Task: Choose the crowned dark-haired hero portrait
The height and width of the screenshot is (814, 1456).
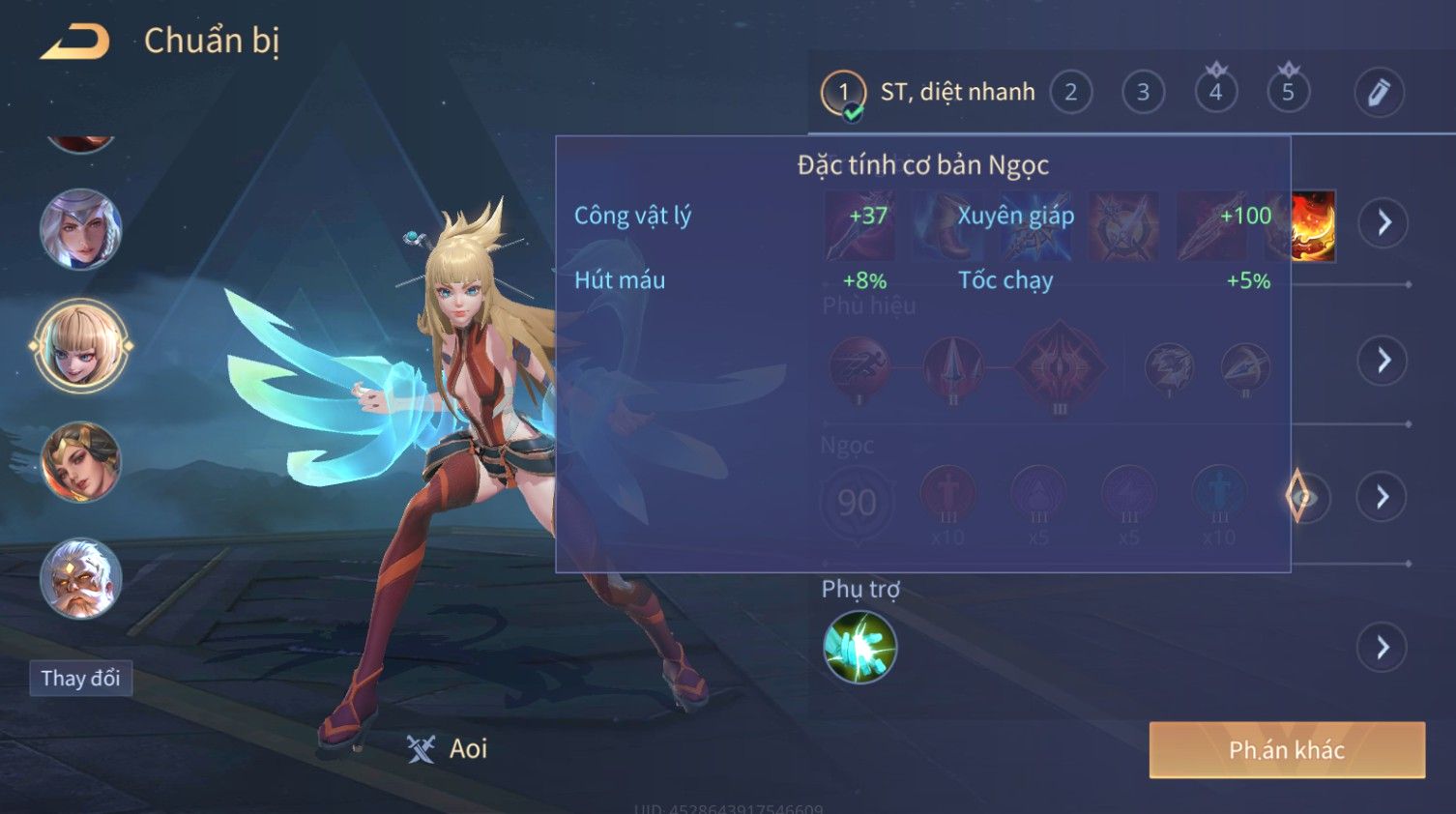Action: pos(81,462)
